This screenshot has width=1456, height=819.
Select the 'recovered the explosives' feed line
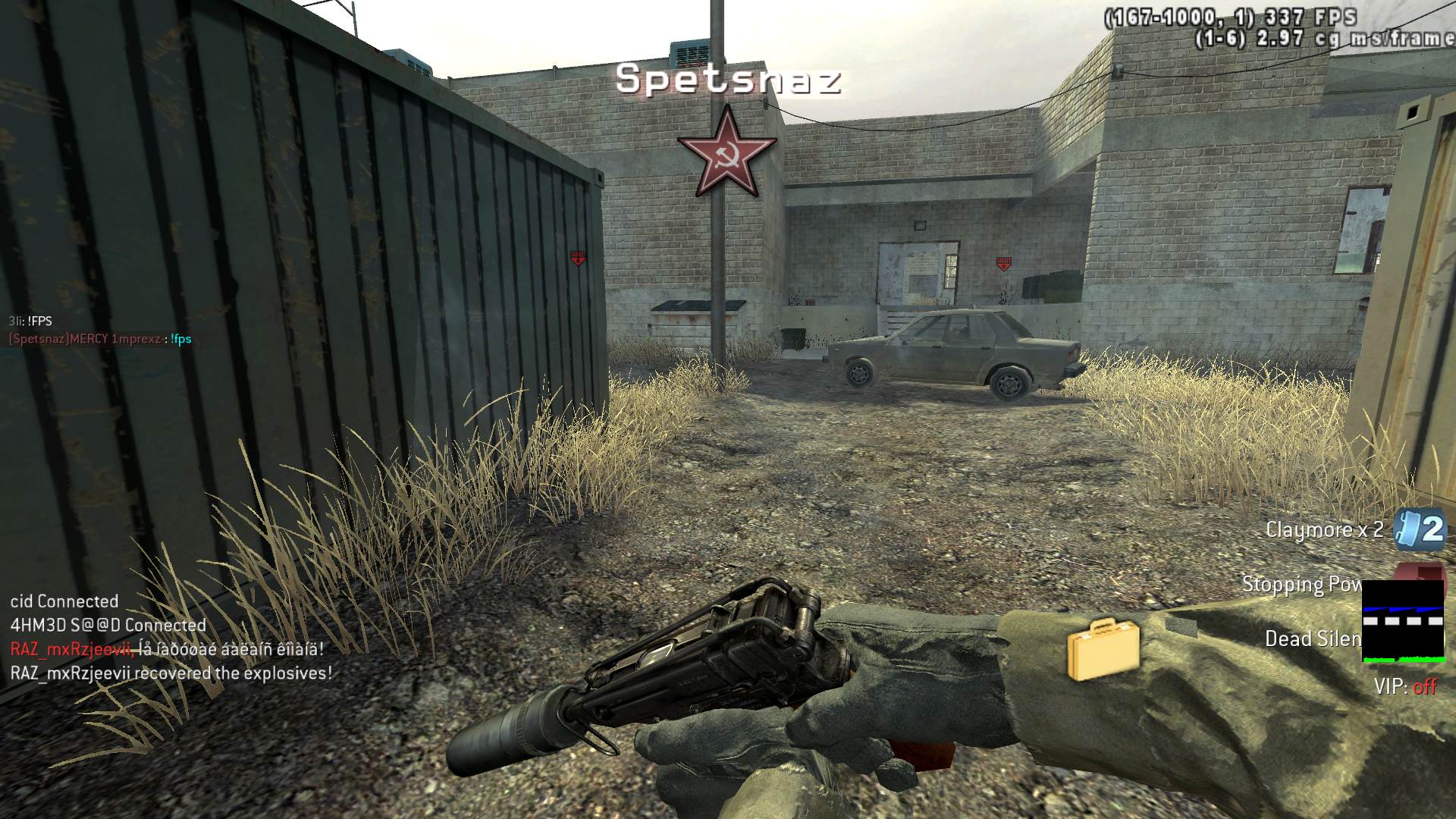(171, 673)
